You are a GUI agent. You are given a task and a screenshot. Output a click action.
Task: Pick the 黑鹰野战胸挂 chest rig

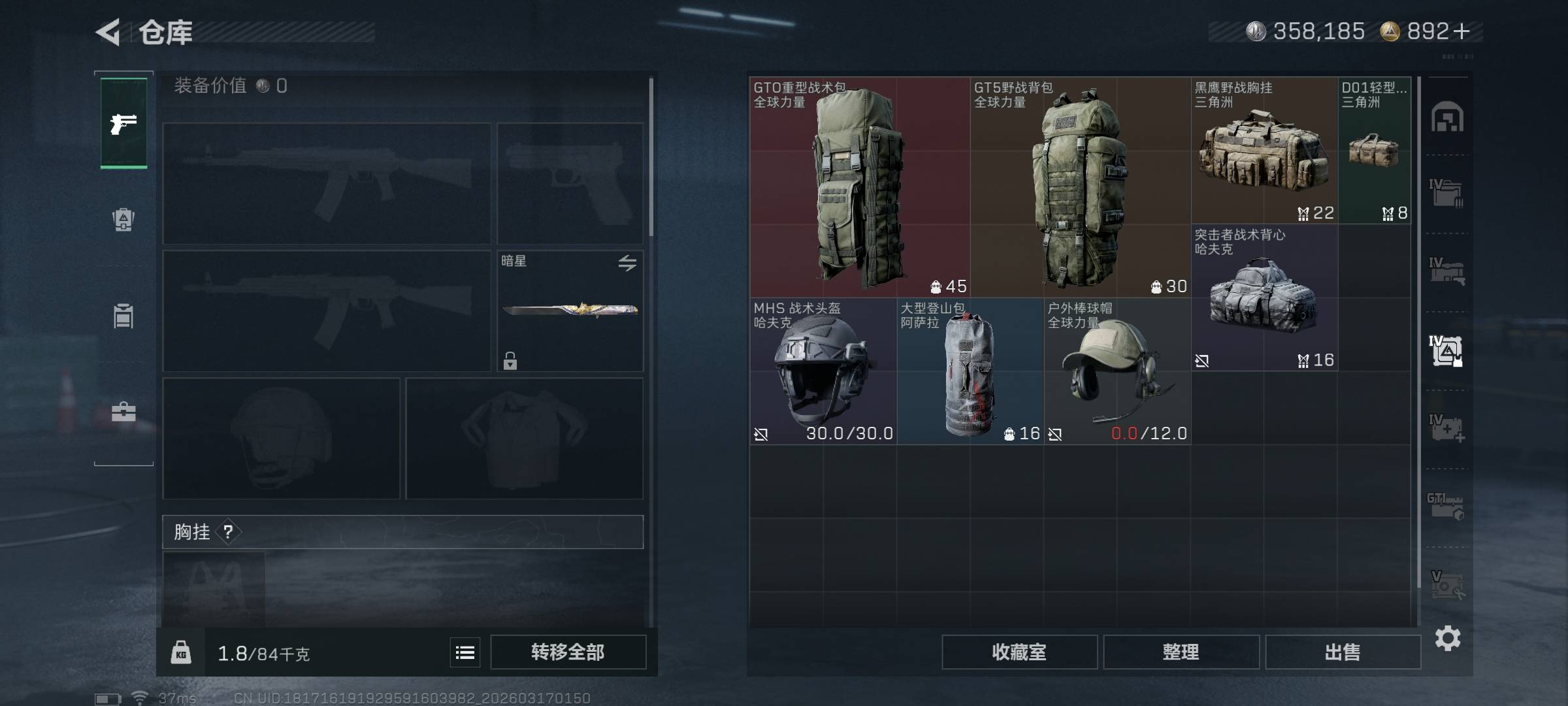[x=1264, y=151]
